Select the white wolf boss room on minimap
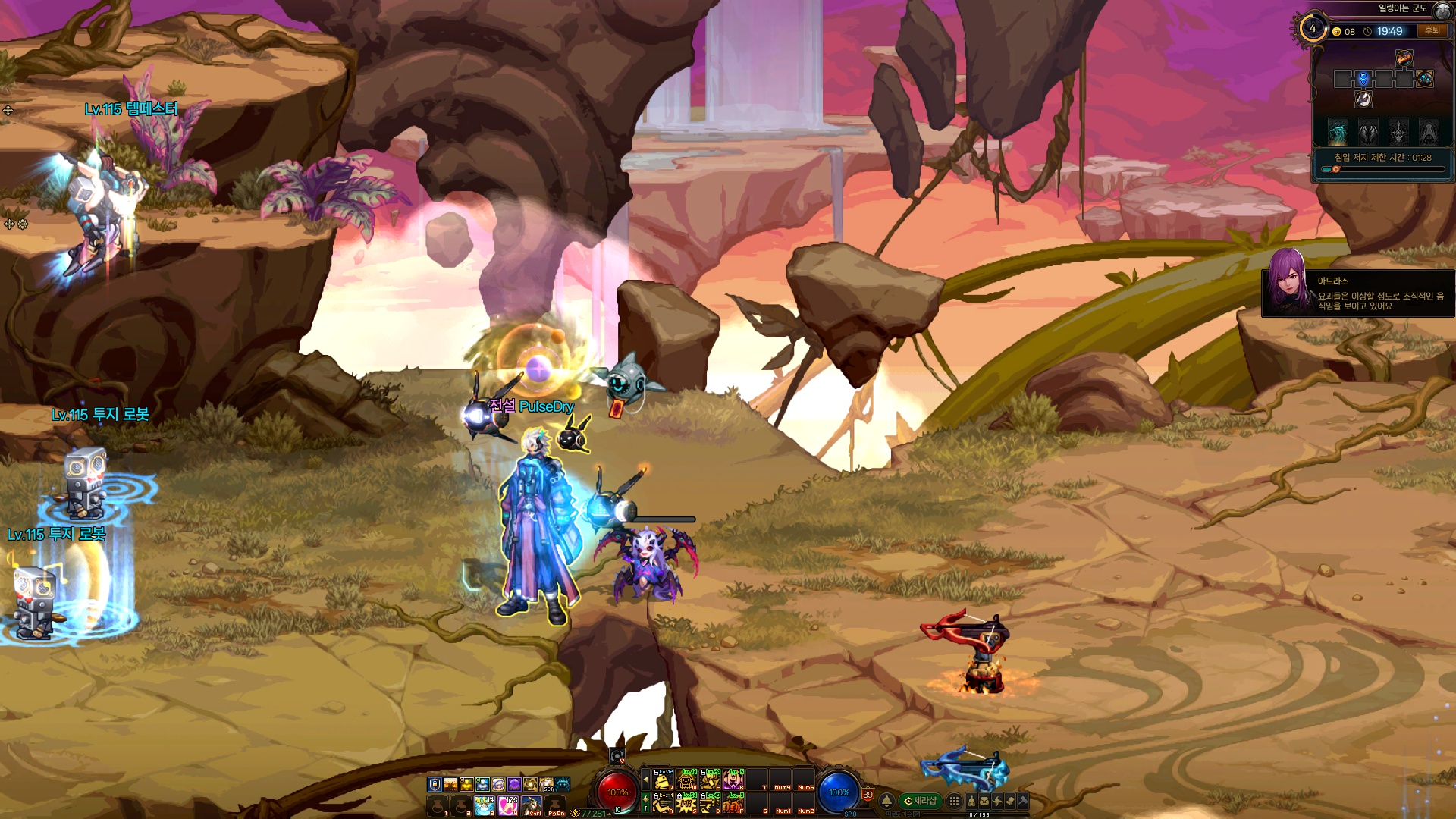 pyautogui.click(x=1363, y=99)
